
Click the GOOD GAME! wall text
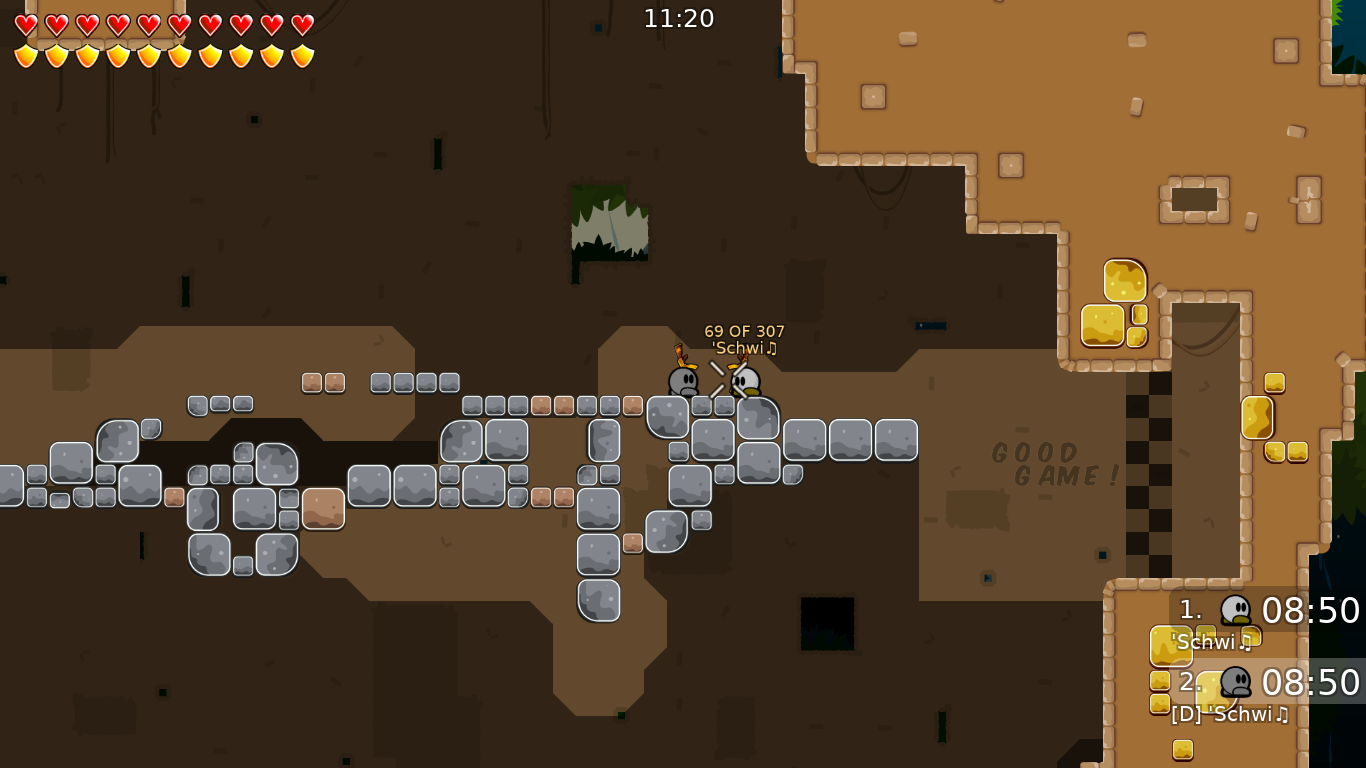1055,463
